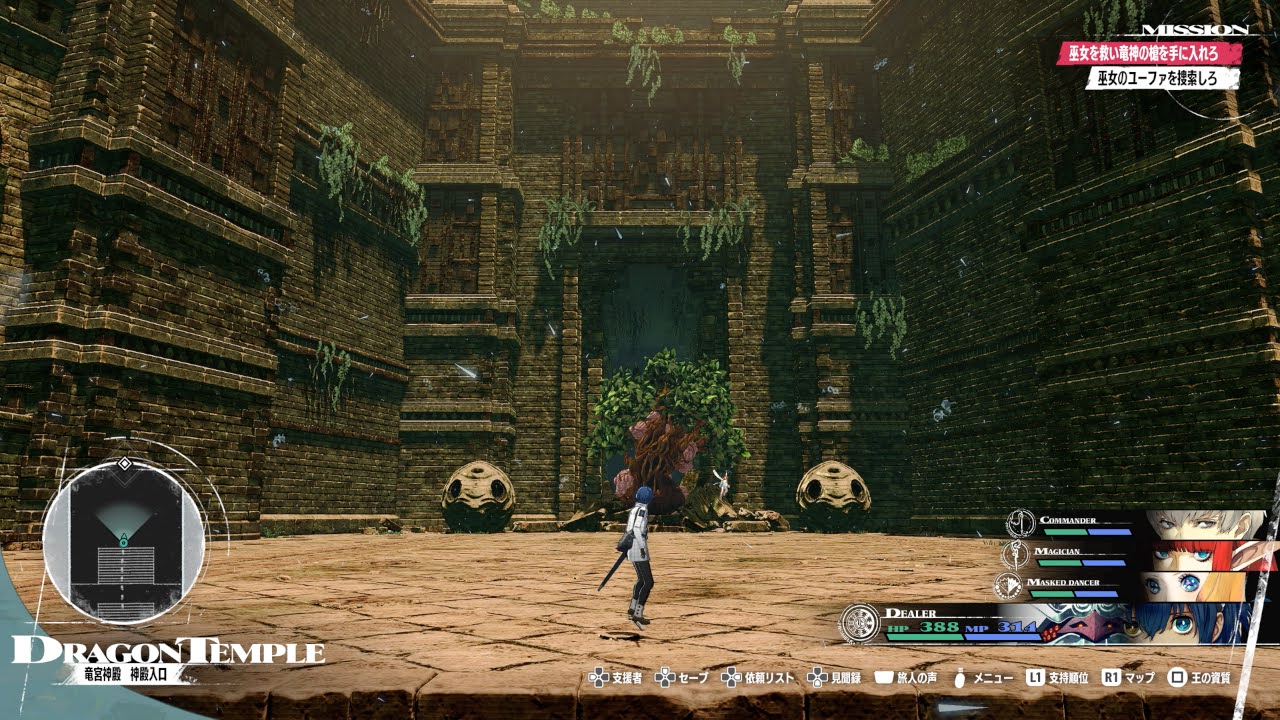The height and width of the screenshot is (720, 1280).
Task: Choose the Commander party member portrait
Action: tap(1204, 525)
